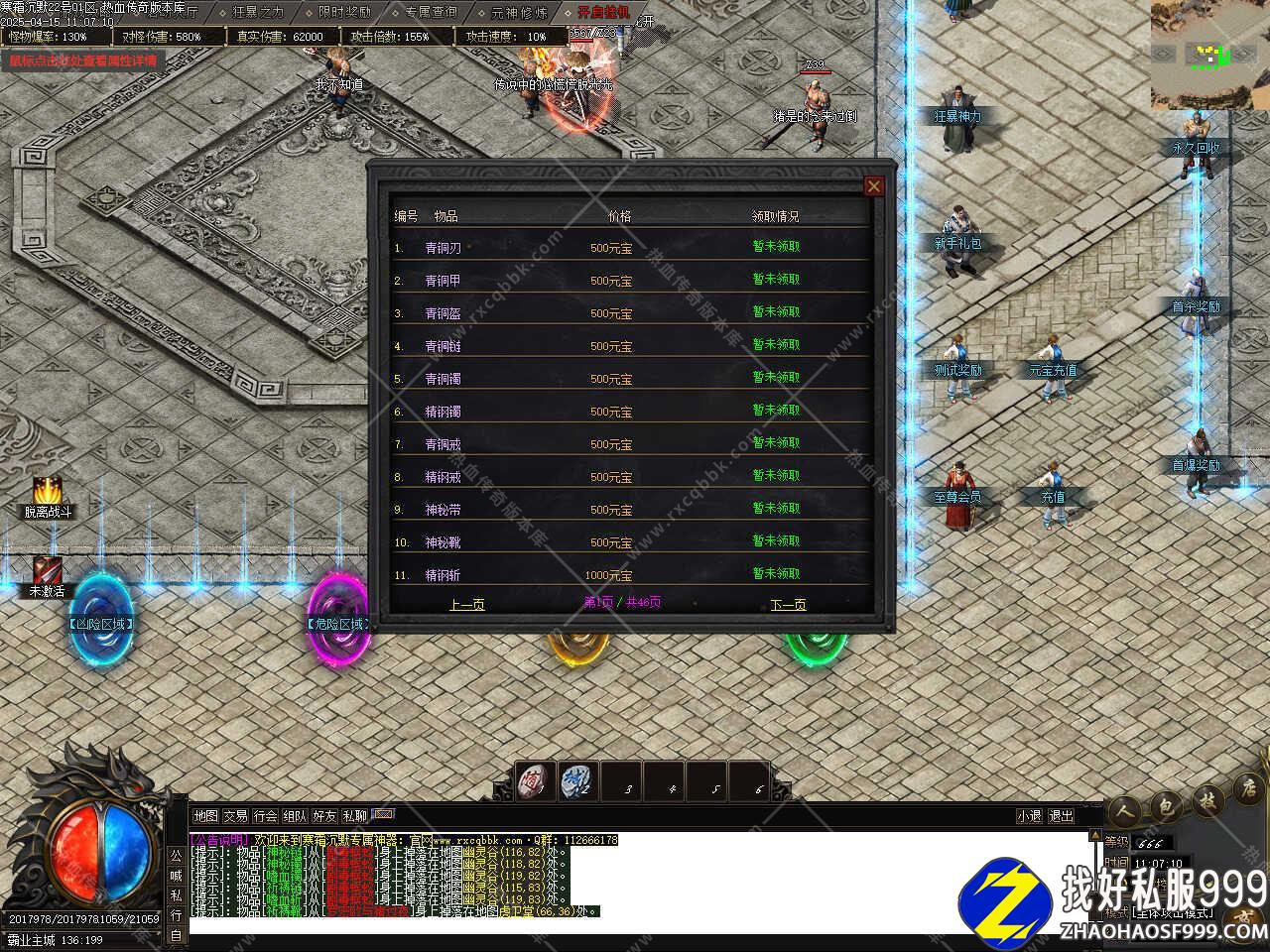Open the 限时奖励 tab
This screenshot has height=952, width=1270.
click(x=344, y=13)
